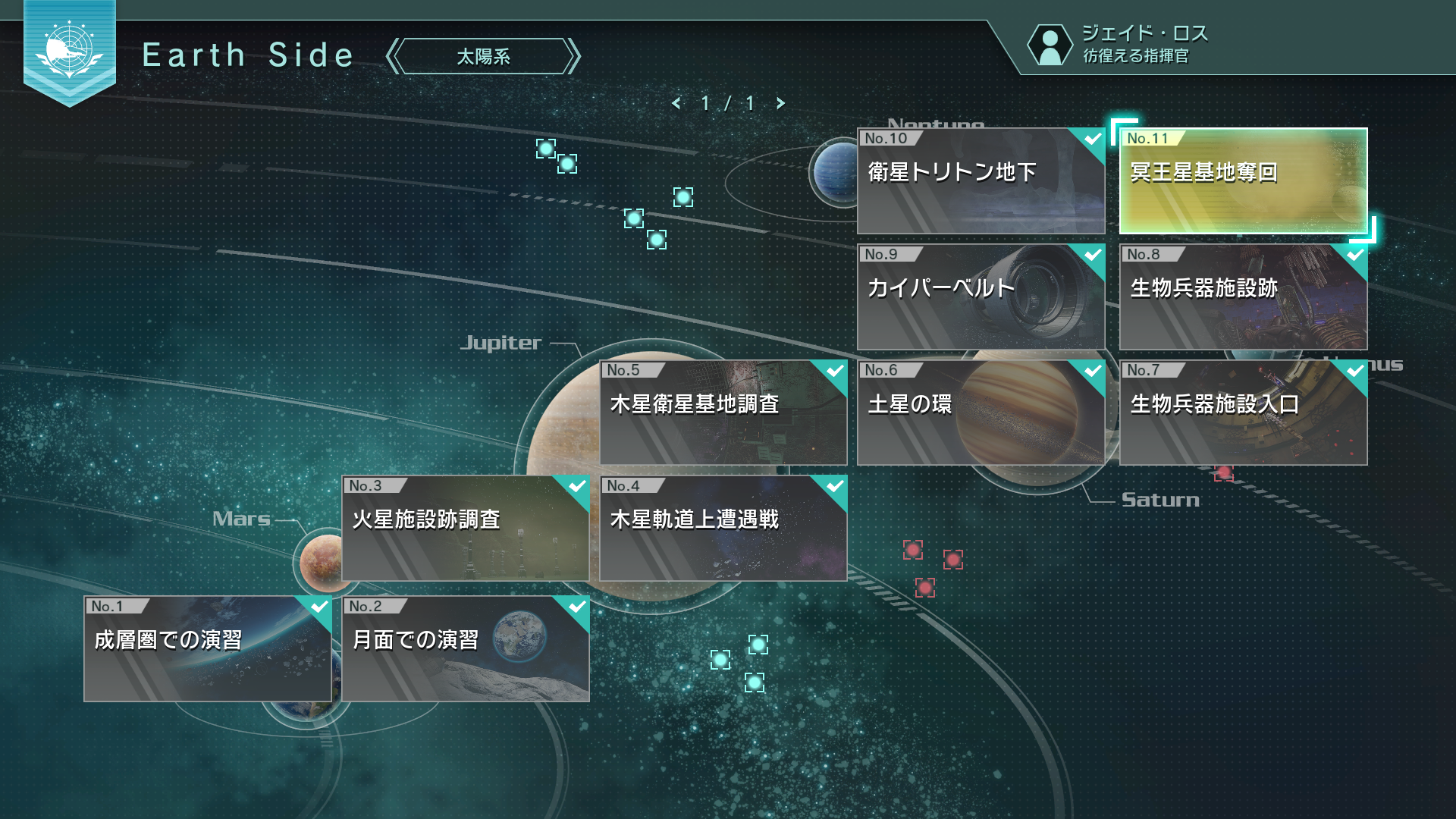This screenshot has width=1456, height=819.
Task: Open mission No.3 火星施設跡調査
Action: tap(465, 528)
